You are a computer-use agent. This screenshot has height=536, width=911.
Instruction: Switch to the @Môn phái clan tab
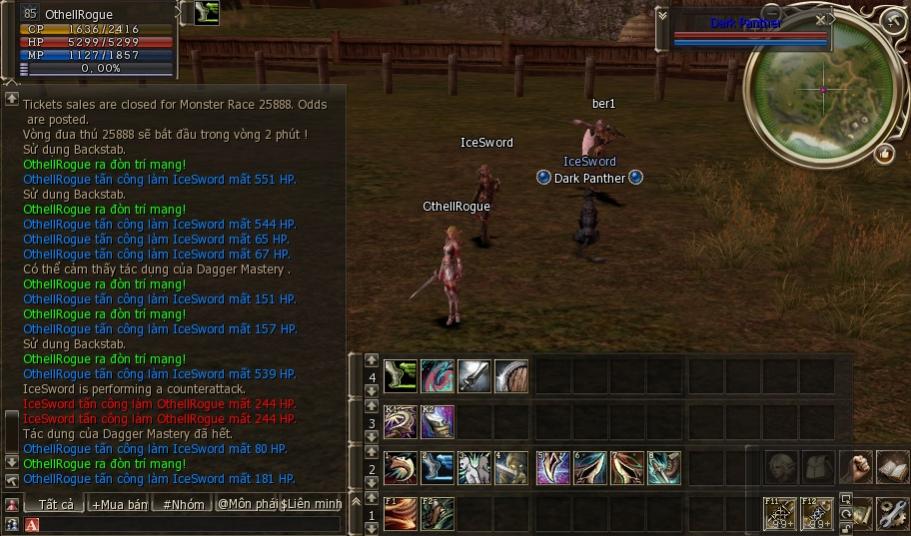point(246,504)
